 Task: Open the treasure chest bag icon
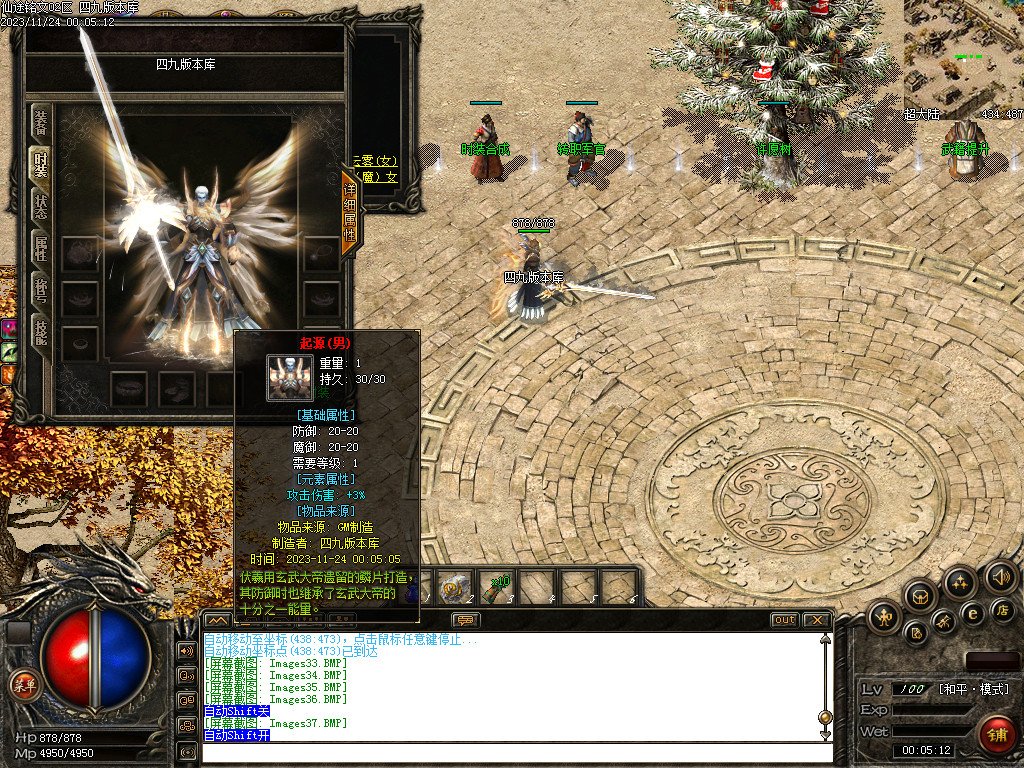coord(921,596)
